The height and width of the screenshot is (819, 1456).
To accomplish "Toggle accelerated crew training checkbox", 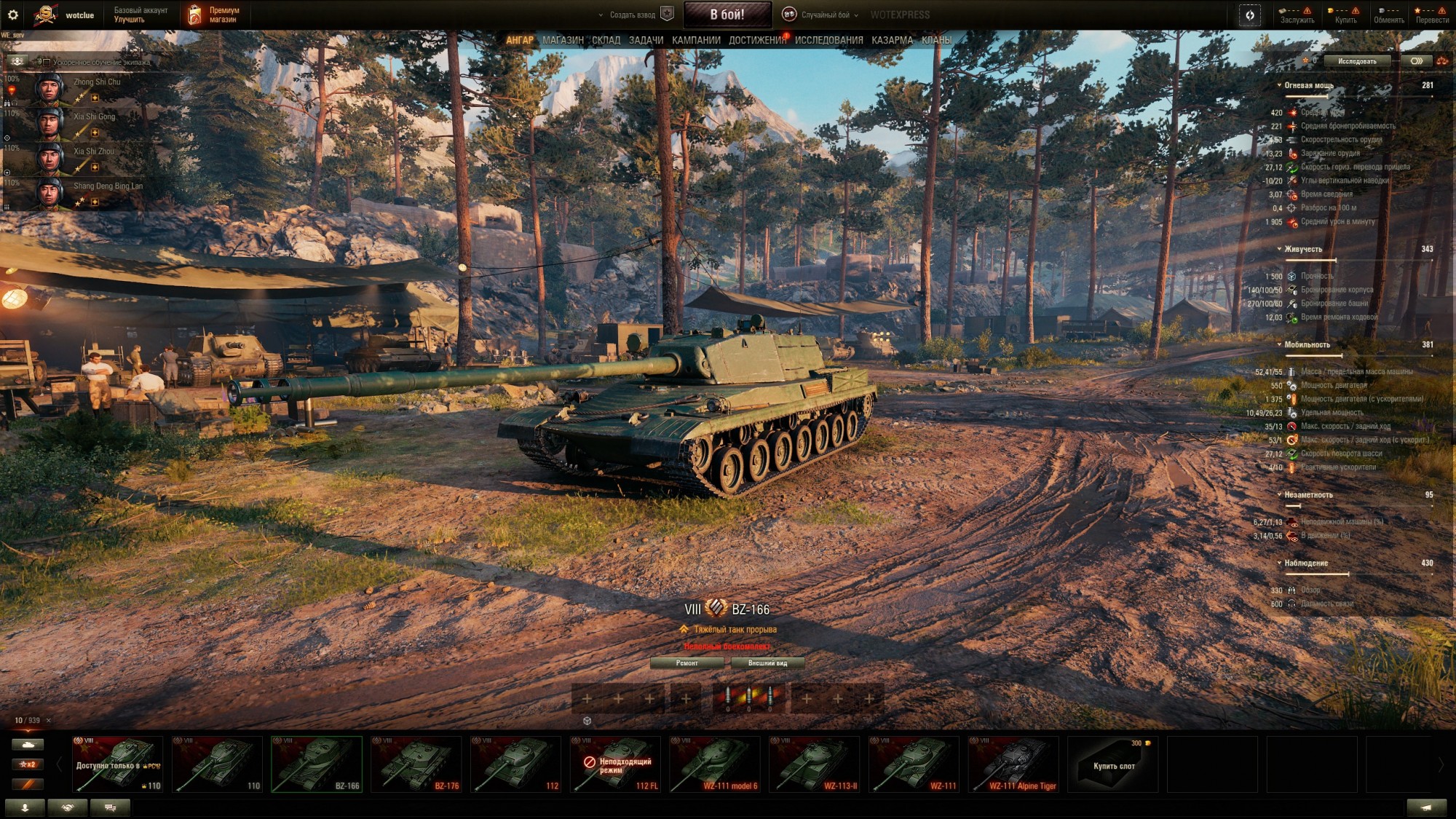I will 47,63.
